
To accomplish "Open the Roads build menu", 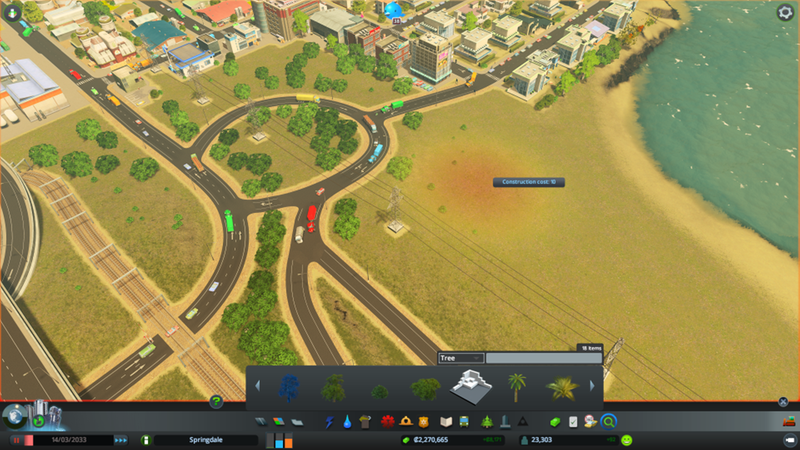I will click(x=261, y=421).
